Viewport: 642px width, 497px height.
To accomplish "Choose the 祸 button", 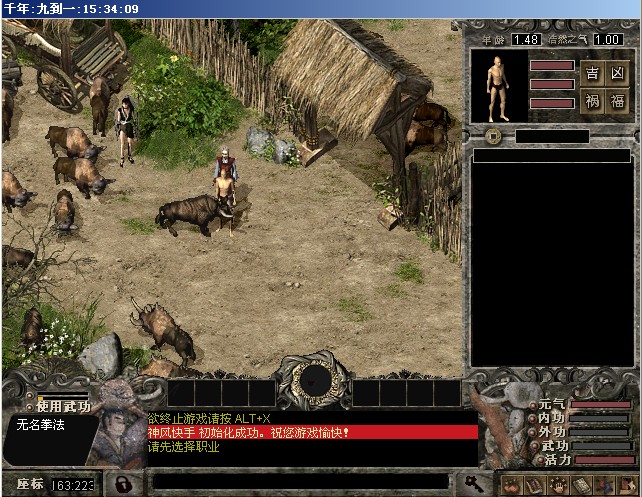I will [592, 101].
